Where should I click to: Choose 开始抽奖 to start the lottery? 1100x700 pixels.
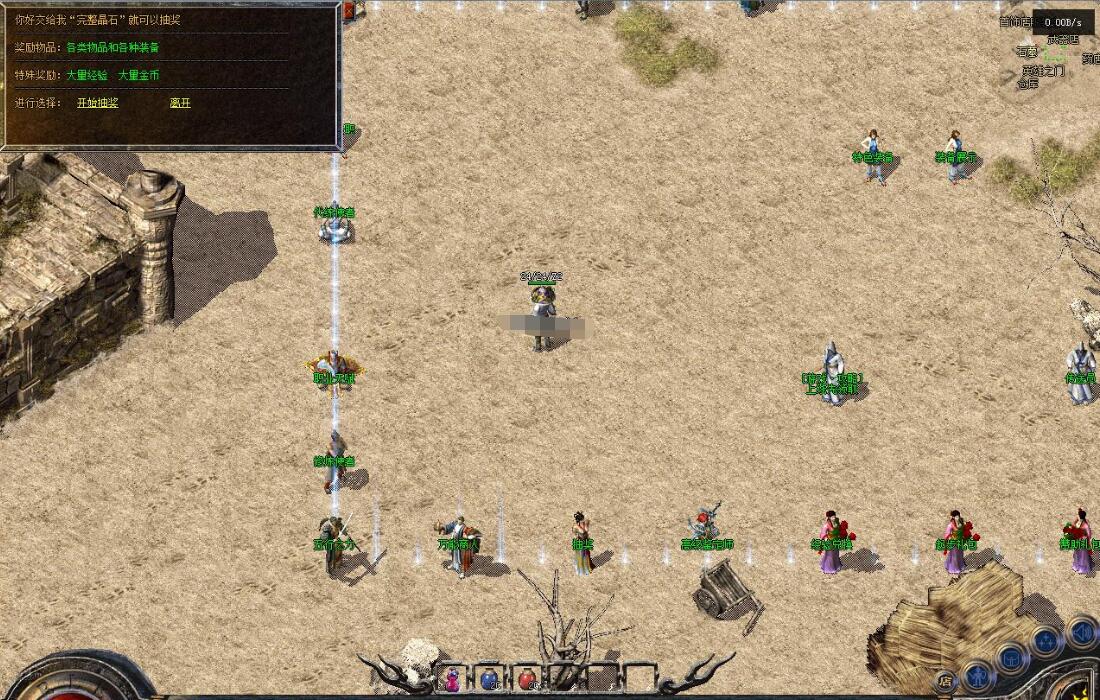[97, 102]
